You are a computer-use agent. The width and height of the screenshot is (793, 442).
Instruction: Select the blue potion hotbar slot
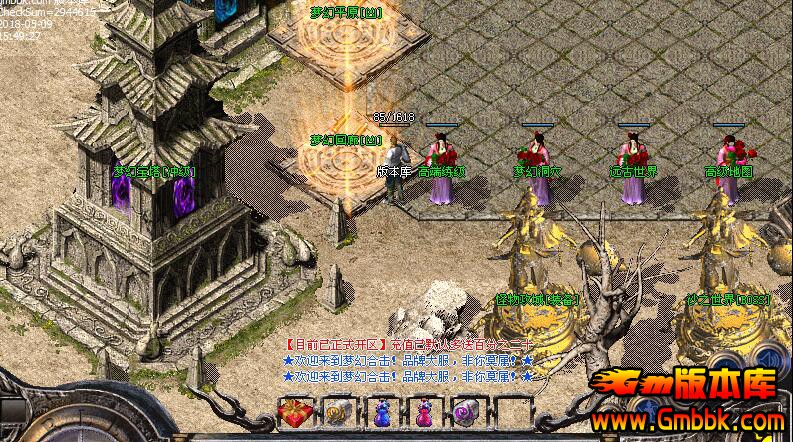381,412
